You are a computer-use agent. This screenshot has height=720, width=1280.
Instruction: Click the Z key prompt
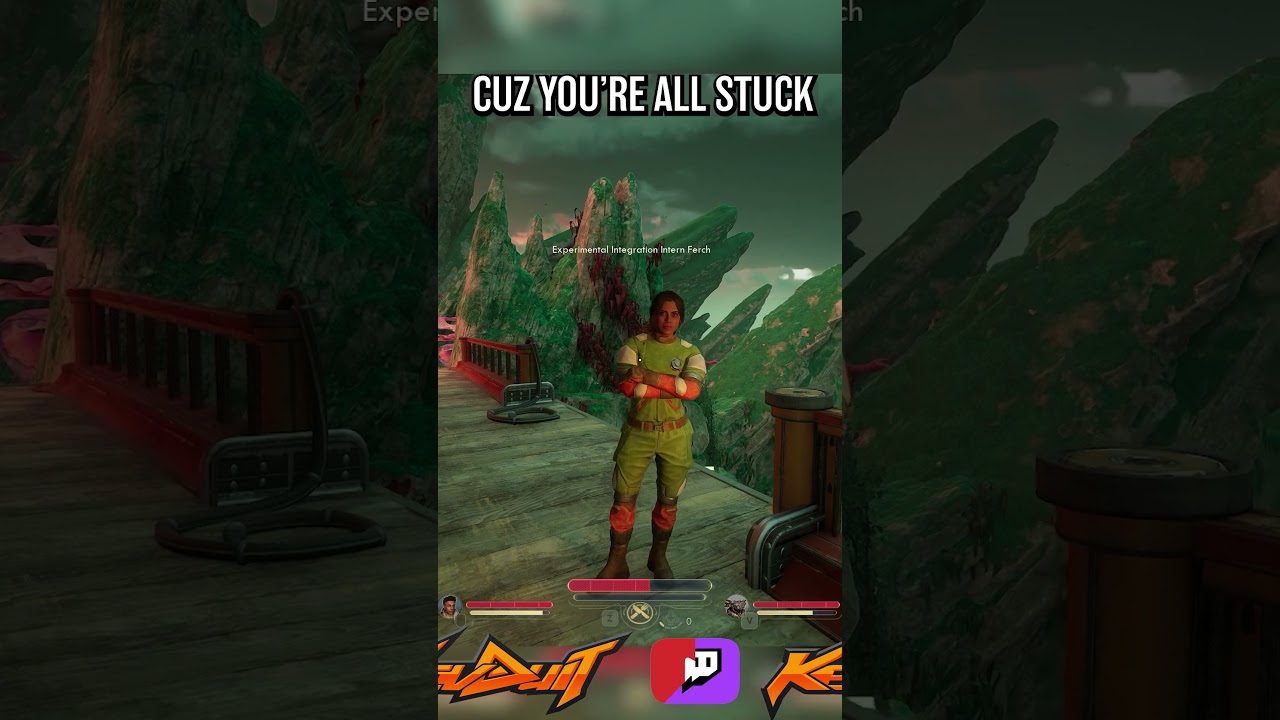click(x=608, y=618)
